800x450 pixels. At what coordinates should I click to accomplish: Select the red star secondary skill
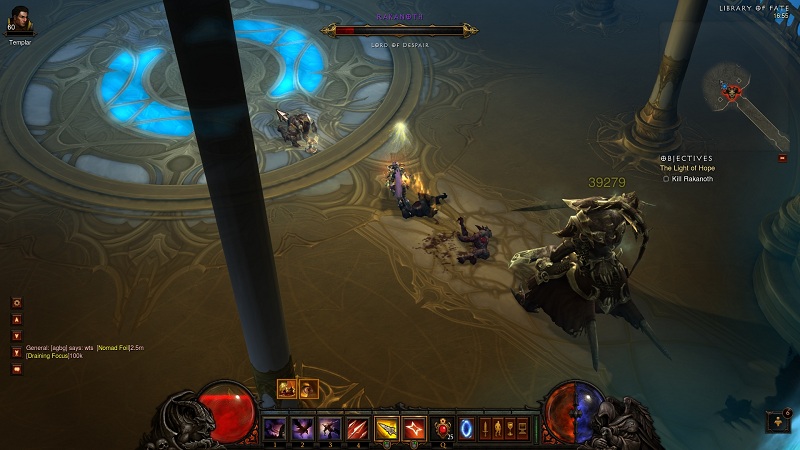coord(414,428)
